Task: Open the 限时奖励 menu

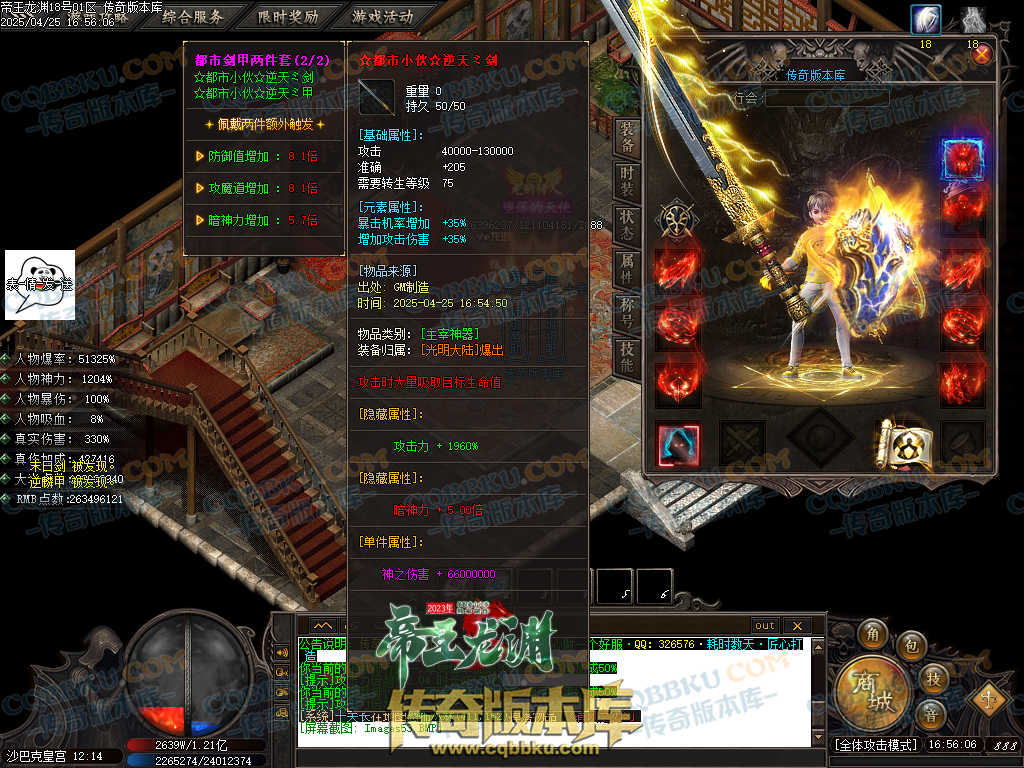Action: click(x=287, y=16)
